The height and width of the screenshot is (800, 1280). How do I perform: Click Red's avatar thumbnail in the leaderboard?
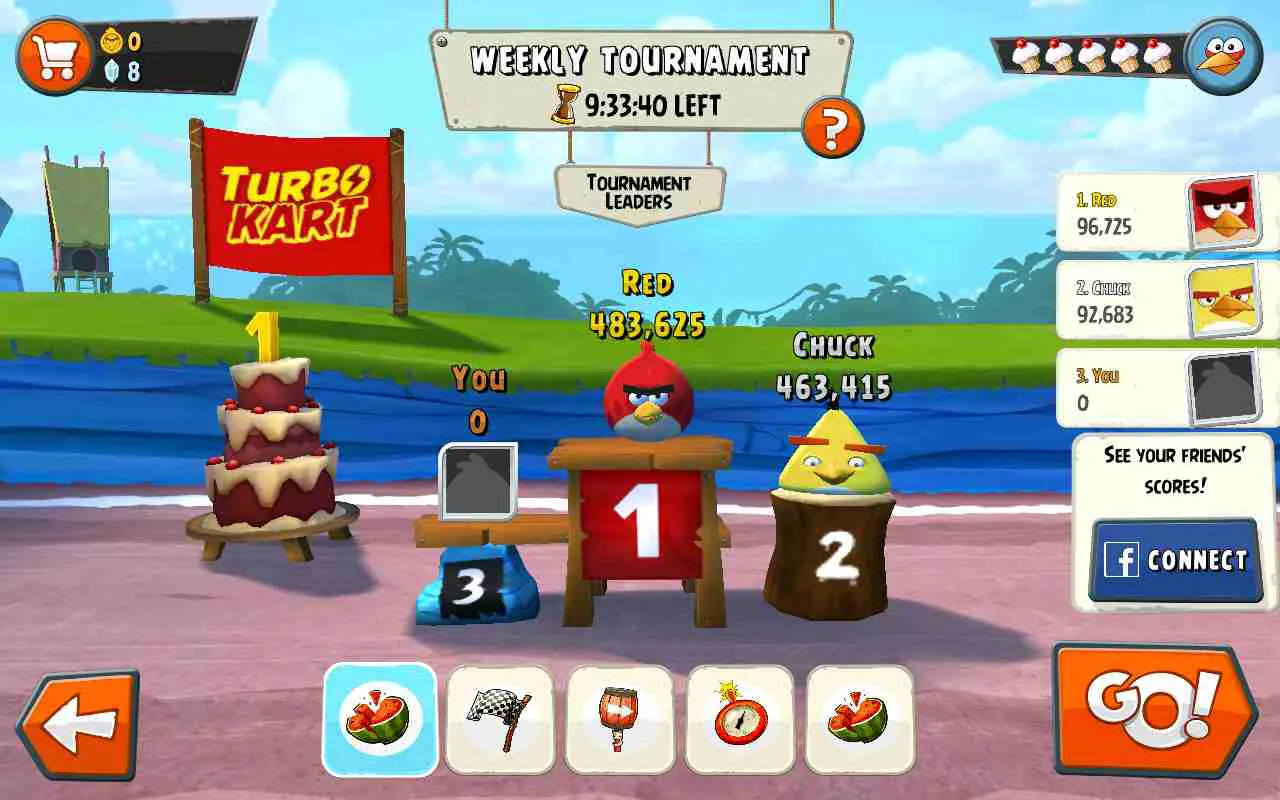coord(1225,210)
